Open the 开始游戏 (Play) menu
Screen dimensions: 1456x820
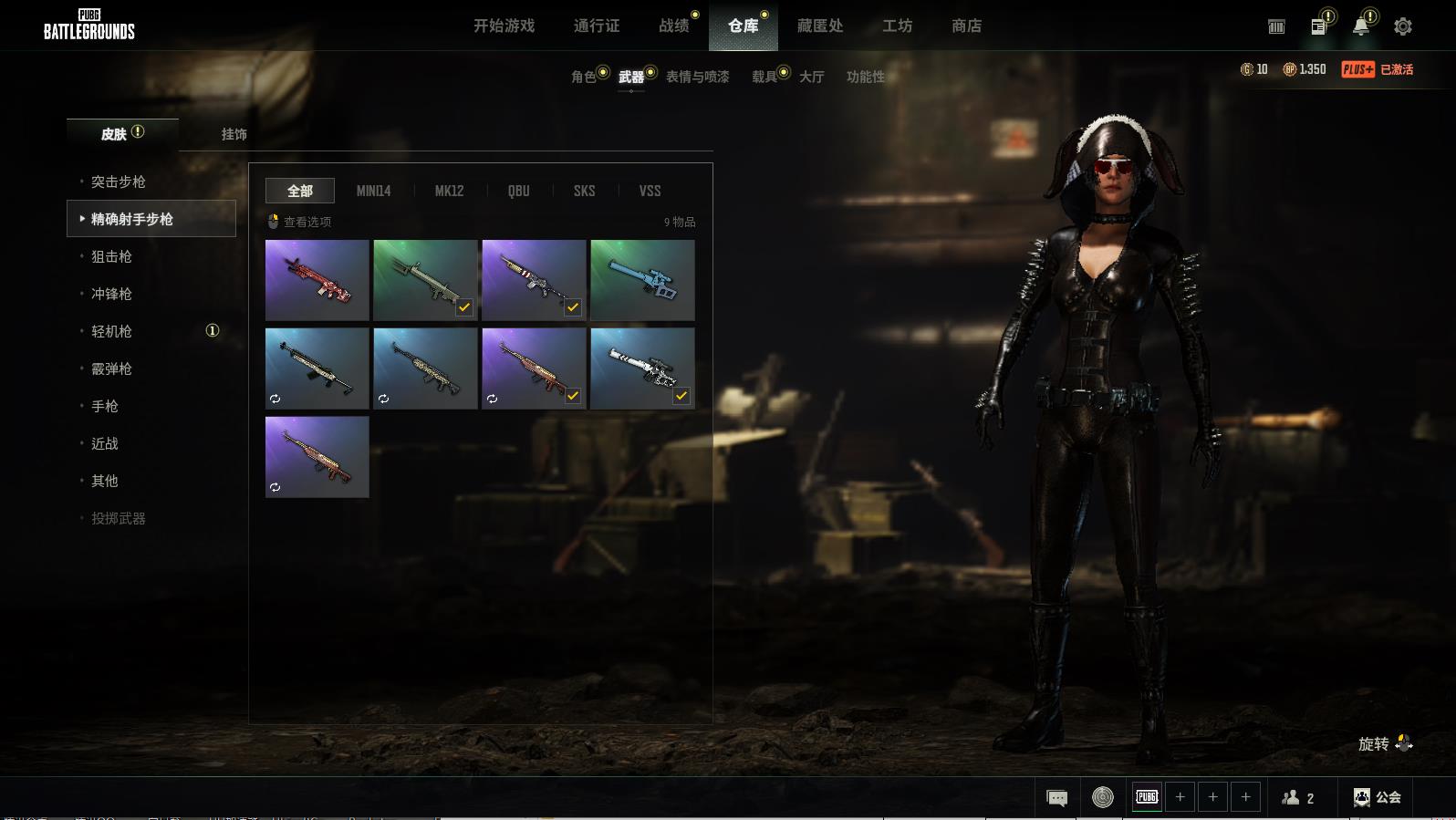point(504,26)
